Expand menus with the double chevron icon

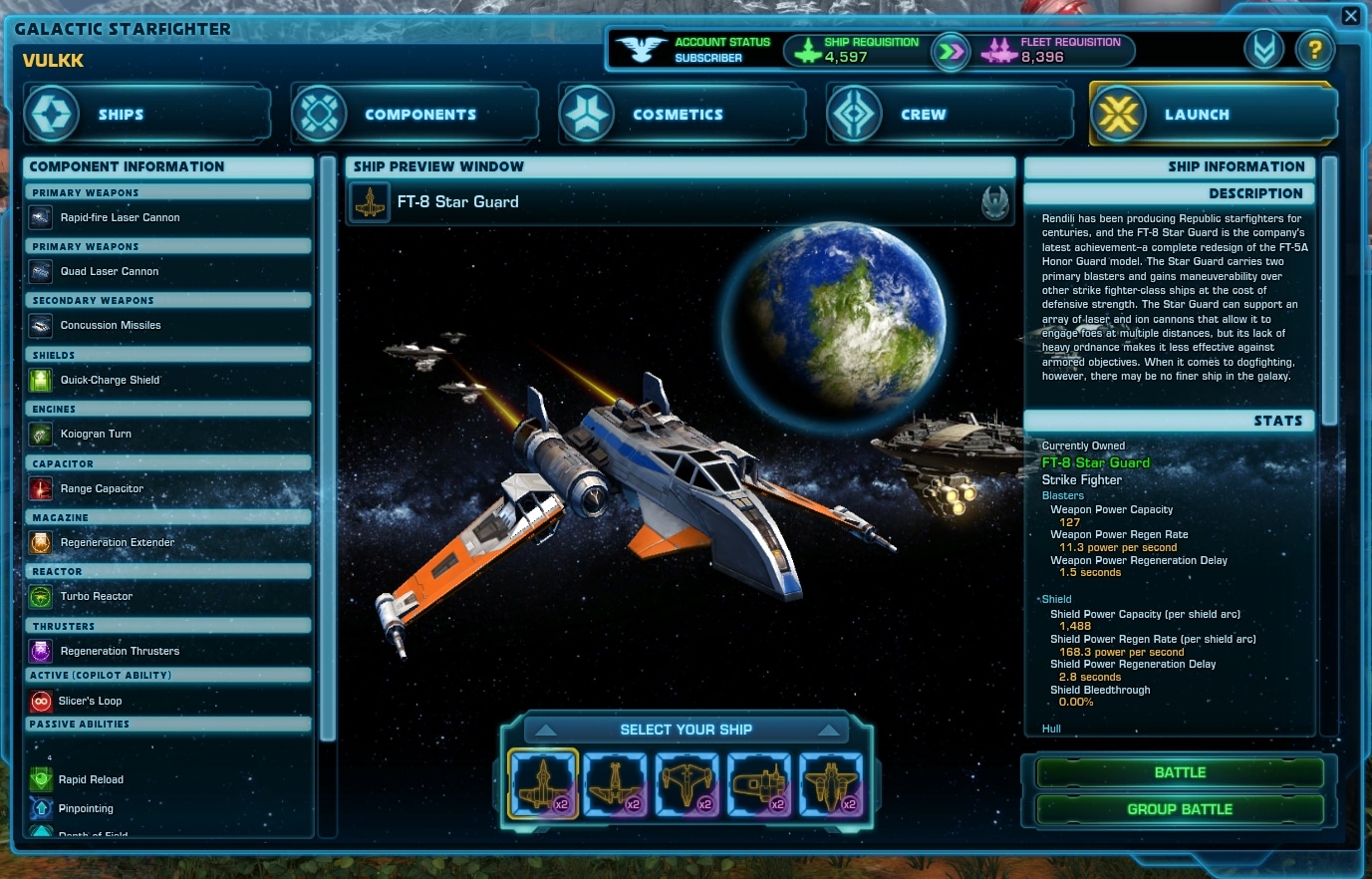coord(1264,48)
